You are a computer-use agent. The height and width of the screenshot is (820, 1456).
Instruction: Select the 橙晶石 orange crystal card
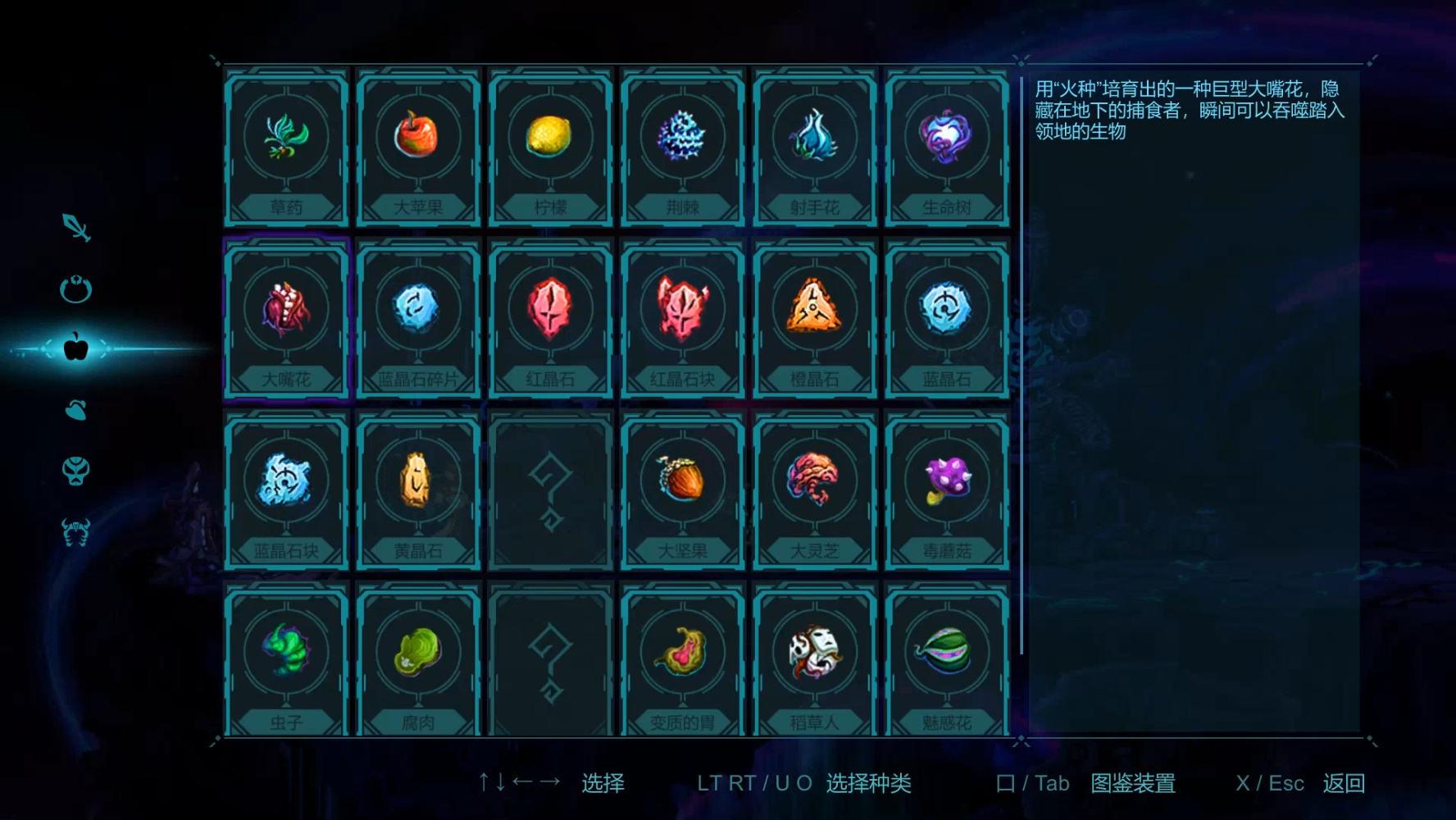814,318
